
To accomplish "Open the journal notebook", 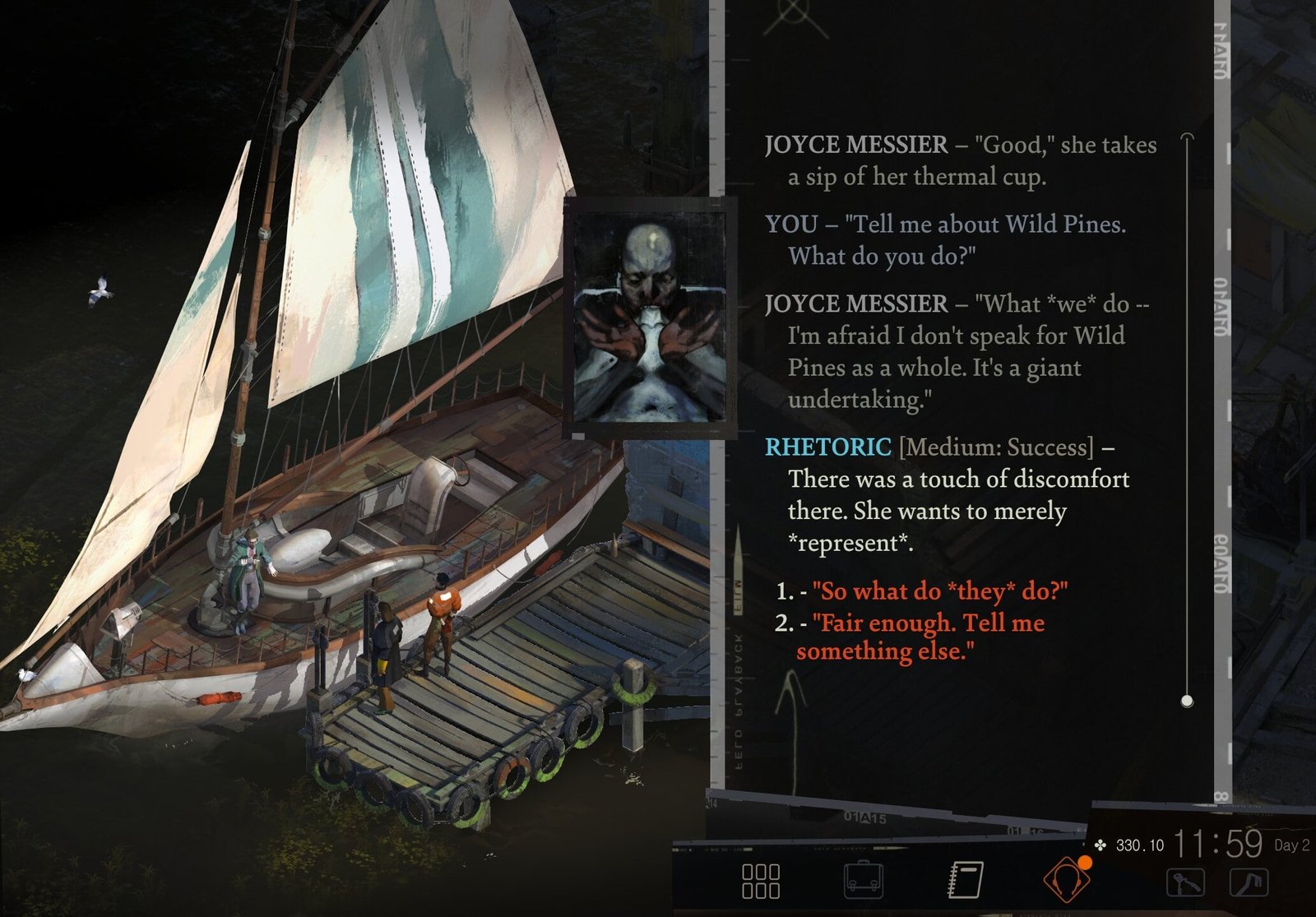I will [966, 879].
